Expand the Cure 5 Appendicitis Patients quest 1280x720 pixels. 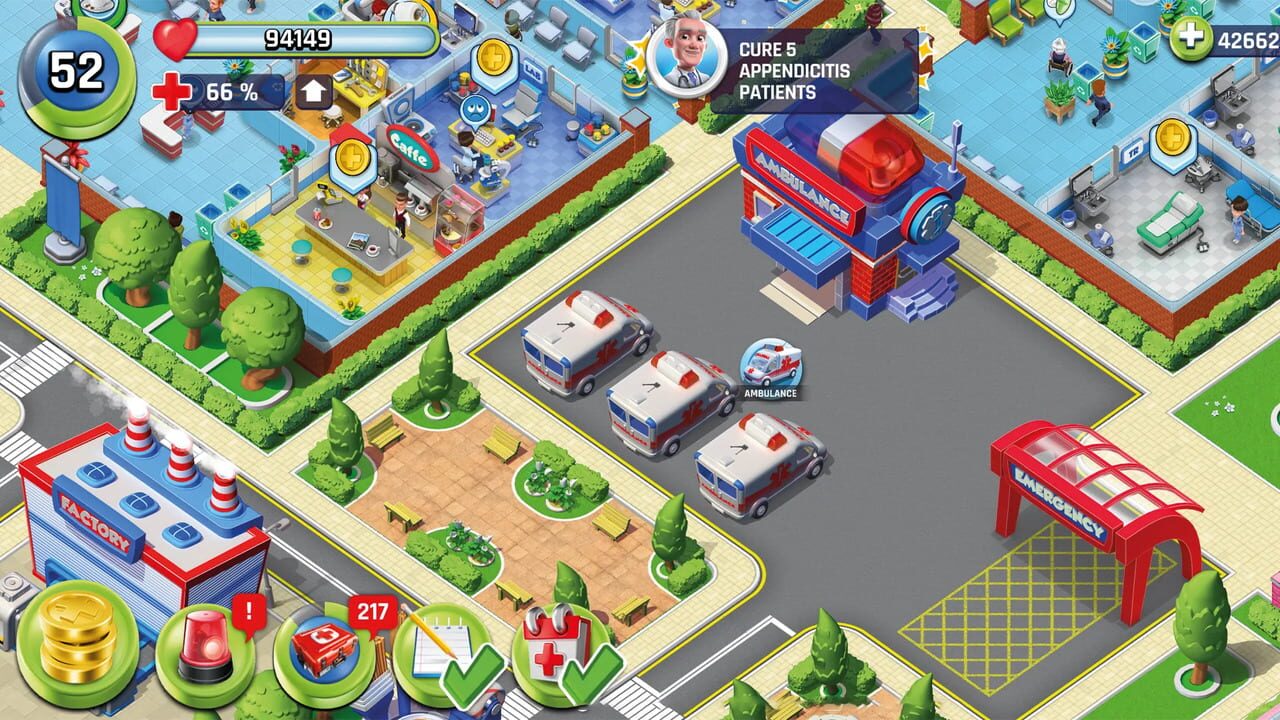(x=792, y=70)
